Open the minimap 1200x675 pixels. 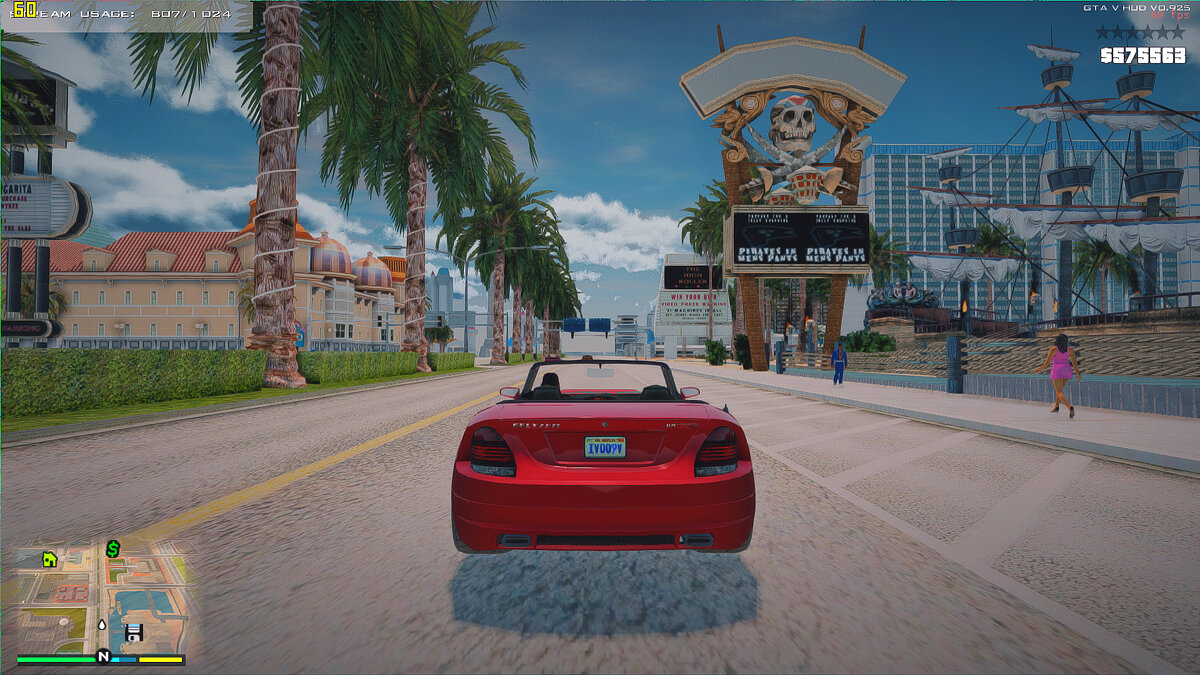coord(100,597)
